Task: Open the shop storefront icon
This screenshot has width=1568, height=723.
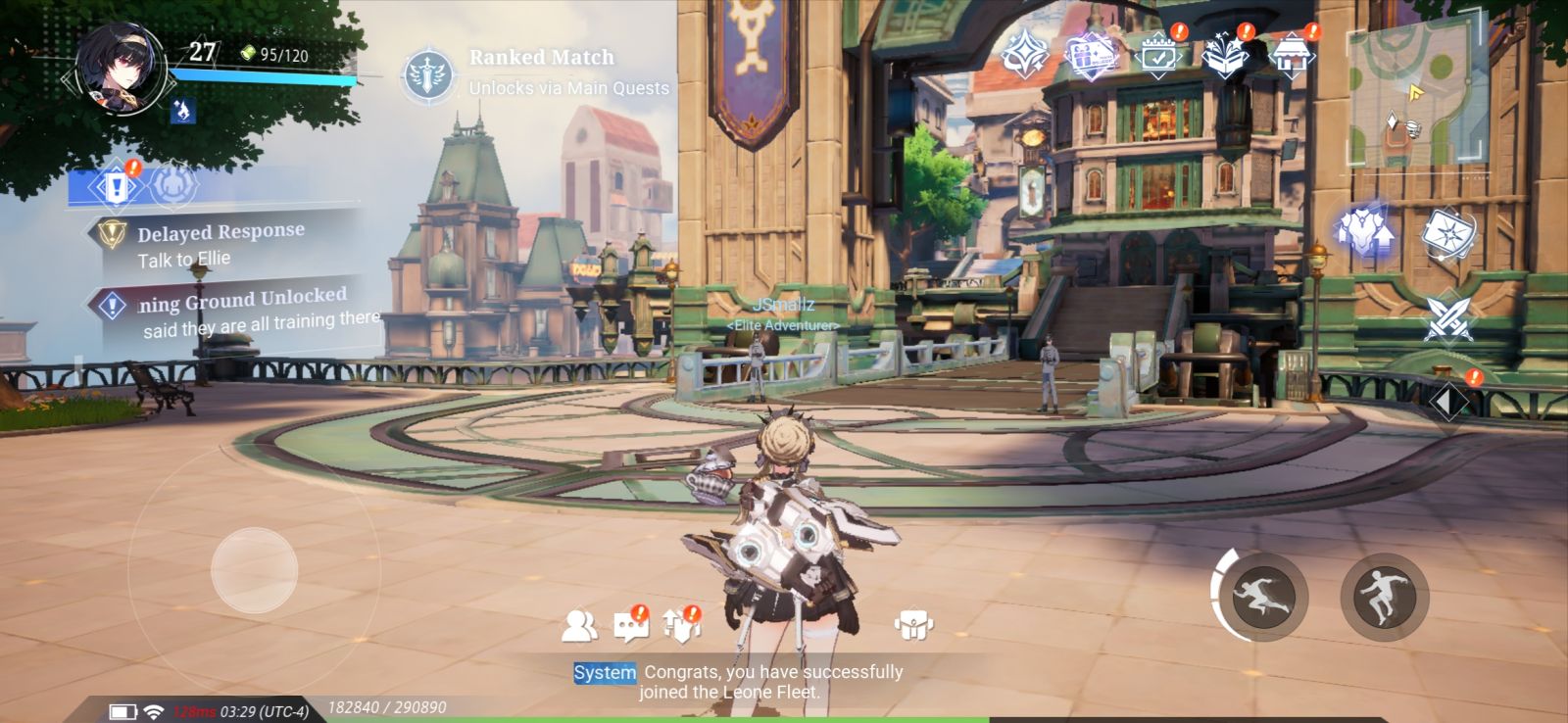Action: tap(1291, 55)
